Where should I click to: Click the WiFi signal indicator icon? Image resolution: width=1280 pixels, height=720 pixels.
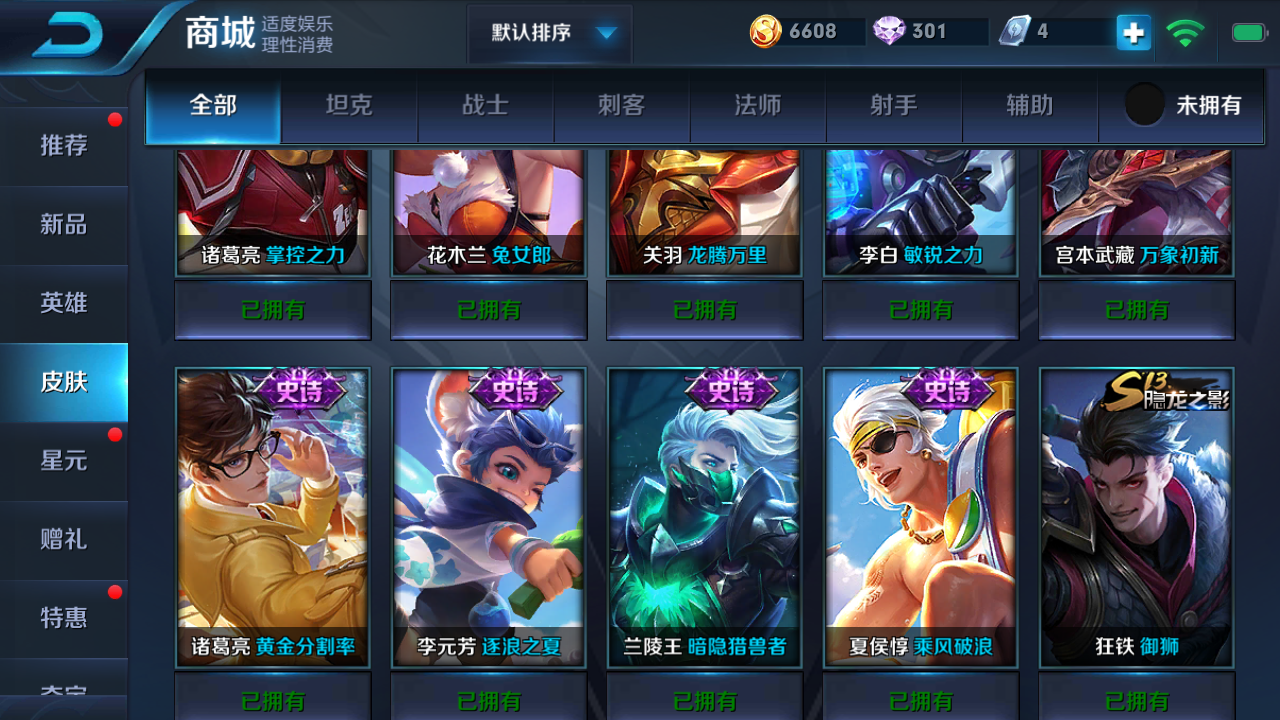tap(1185, 30)
